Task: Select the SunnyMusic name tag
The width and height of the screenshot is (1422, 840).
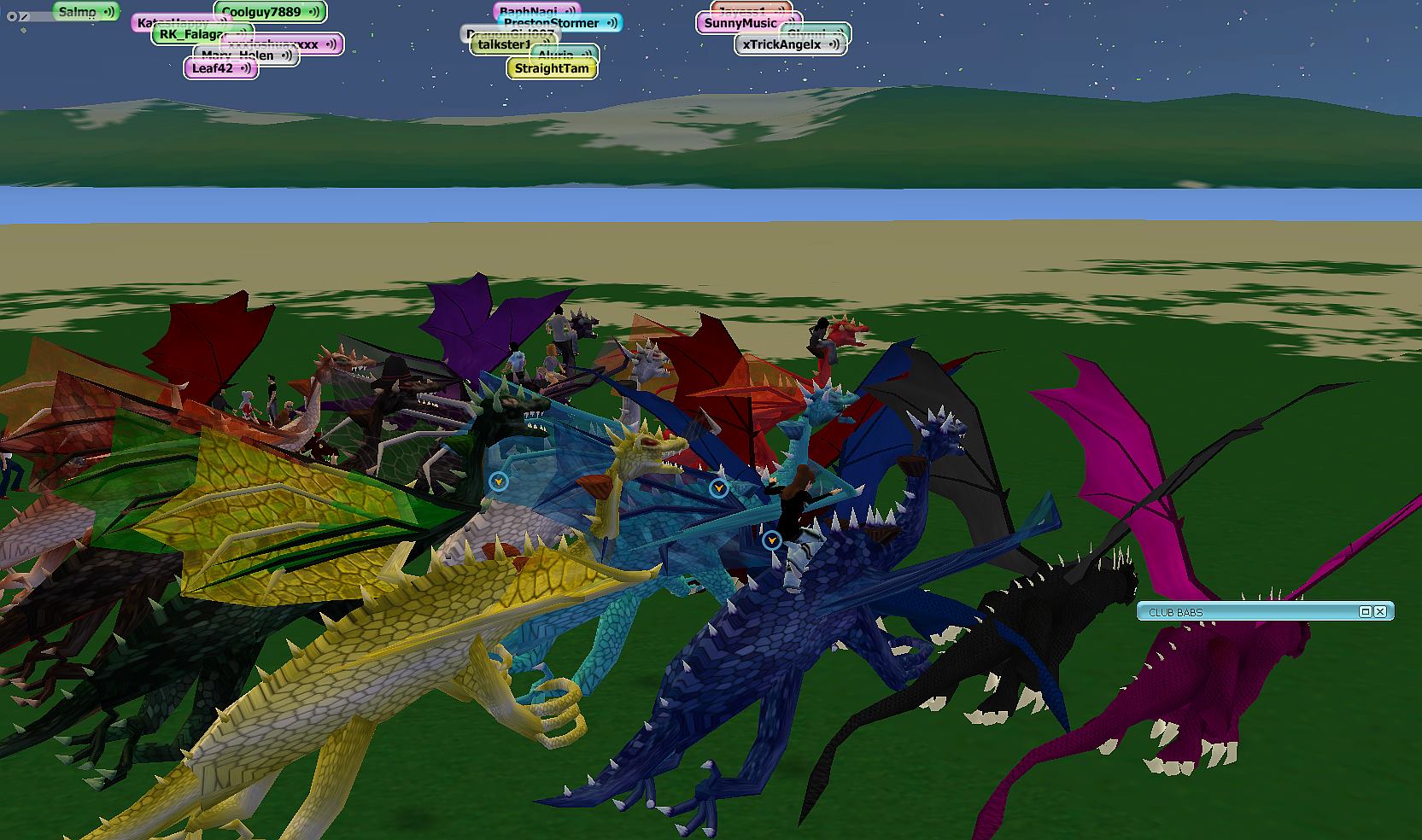Action: (740, 23)
